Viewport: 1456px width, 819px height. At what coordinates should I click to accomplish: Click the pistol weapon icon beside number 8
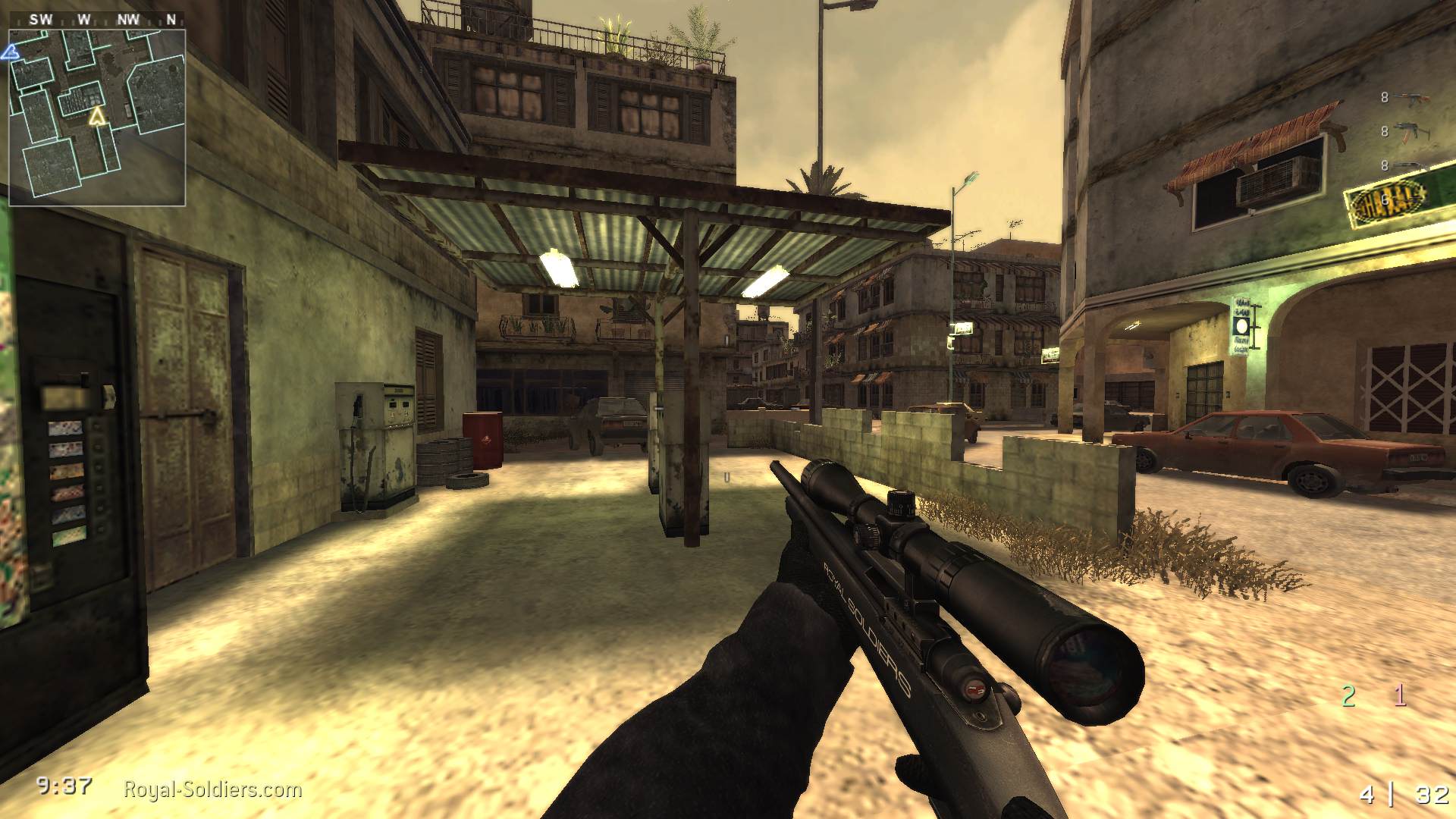click(1407, 165)
